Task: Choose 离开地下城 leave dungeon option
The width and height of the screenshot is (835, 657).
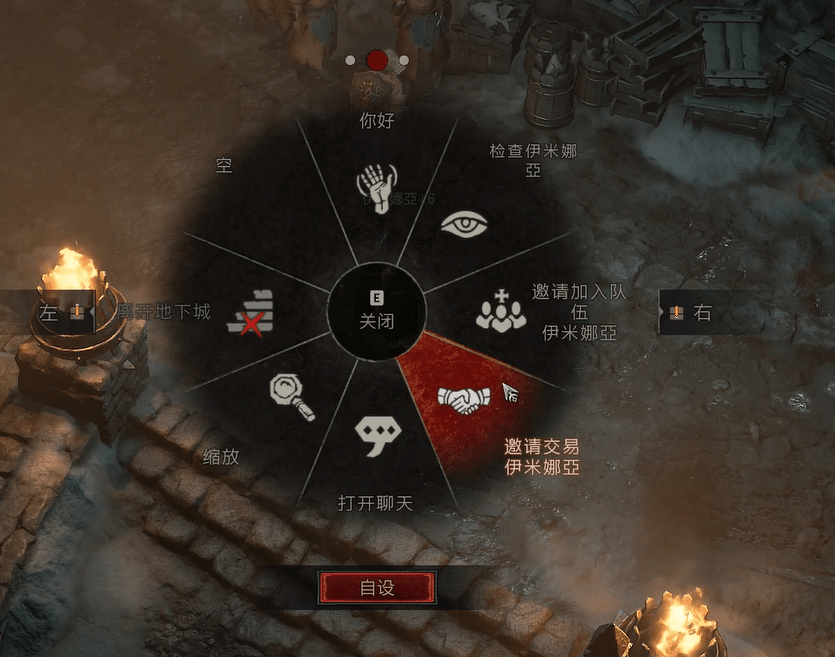Action: [x=250, y=312]
